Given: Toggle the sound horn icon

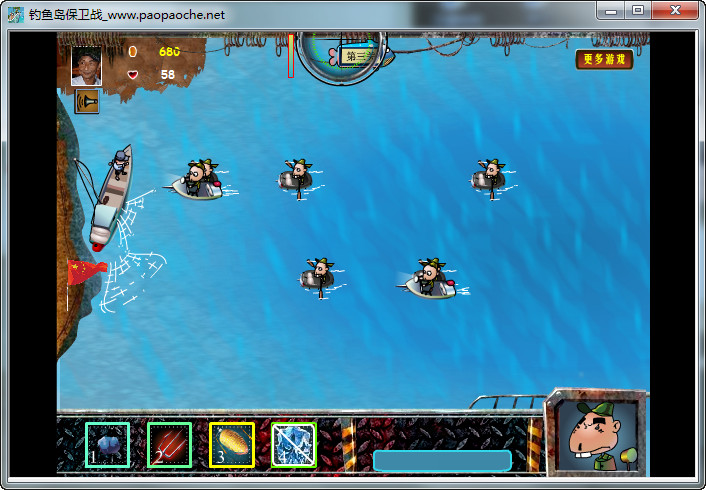Looking at the screenshot, I should 87,102.
